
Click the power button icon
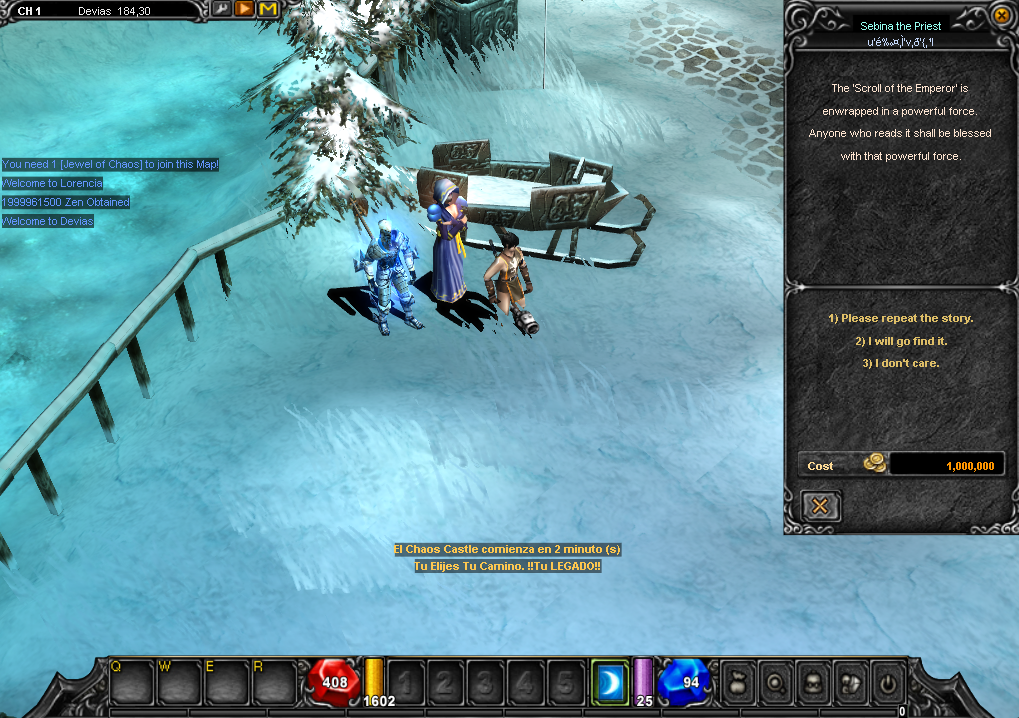[x=887, y=683]
